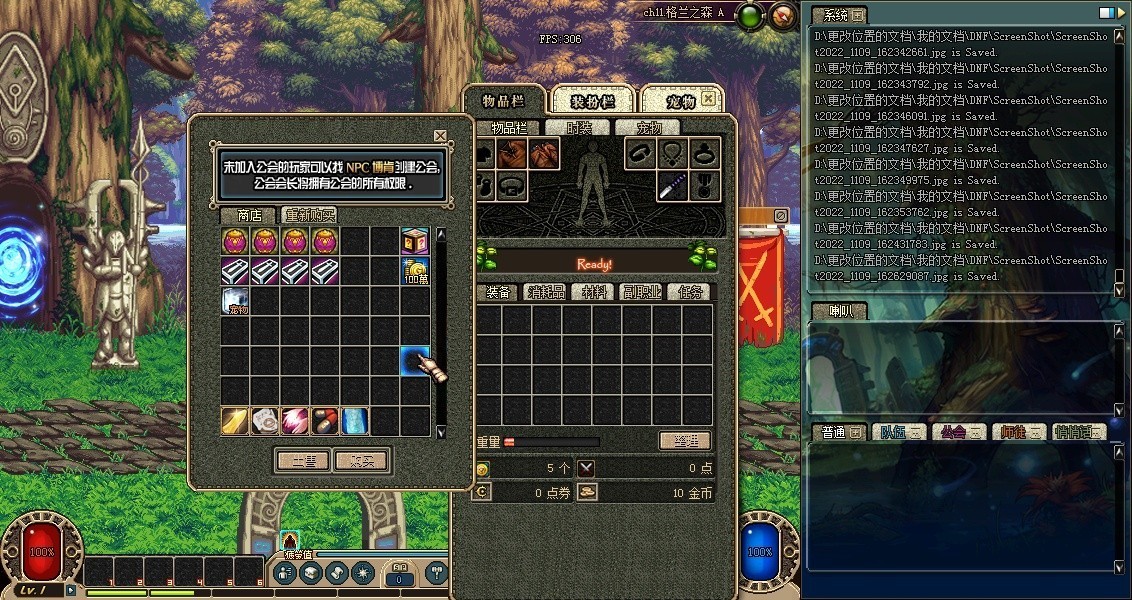The height and width of the screenshot is (600, 1132).
Task: Switch inventory to 消耗品 (consumables) tab
Action: [545, 292]
